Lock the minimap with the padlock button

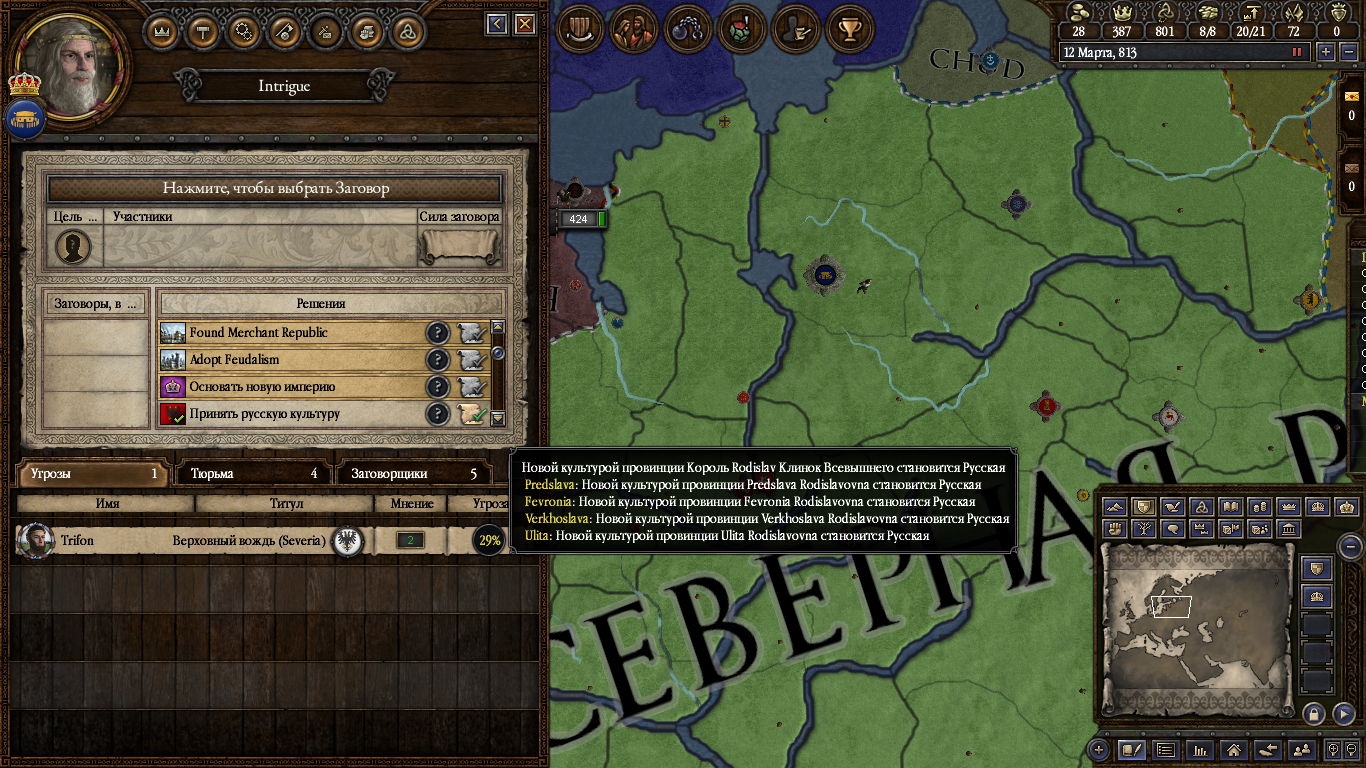pyautogui.click(x=1314, y=713)
